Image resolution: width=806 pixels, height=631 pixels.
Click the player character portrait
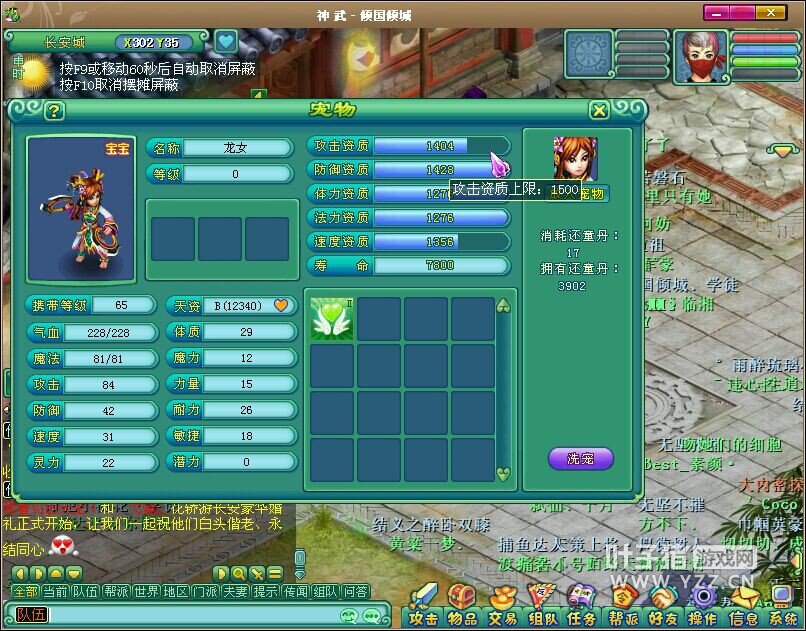(700, 56)
